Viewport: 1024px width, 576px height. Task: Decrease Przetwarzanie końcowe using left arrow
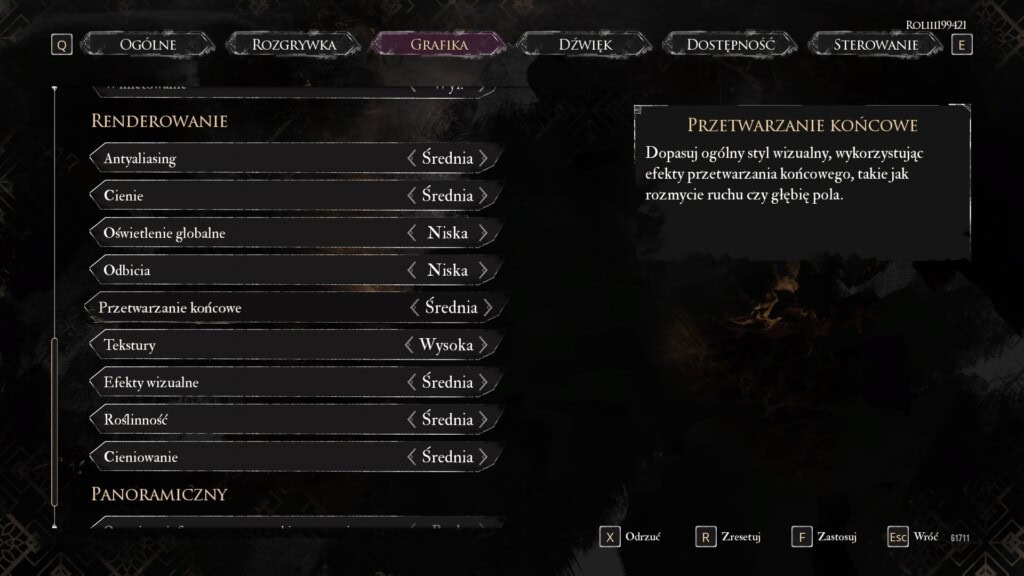[414, 308]
